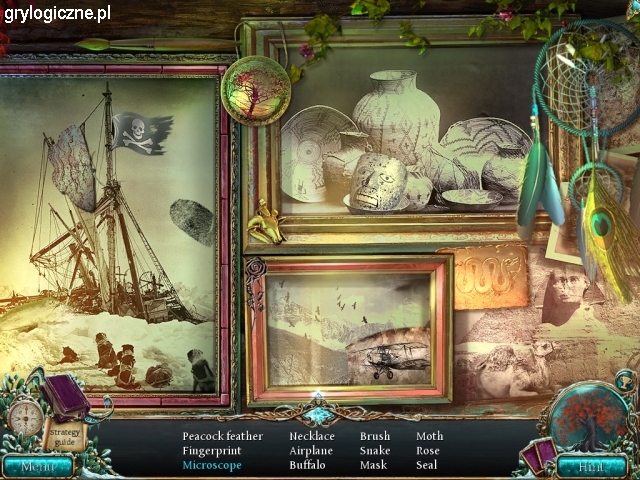This screenshot has height=480, width=640.
Task: Open the purple cards collection
Action: (538, 453)
